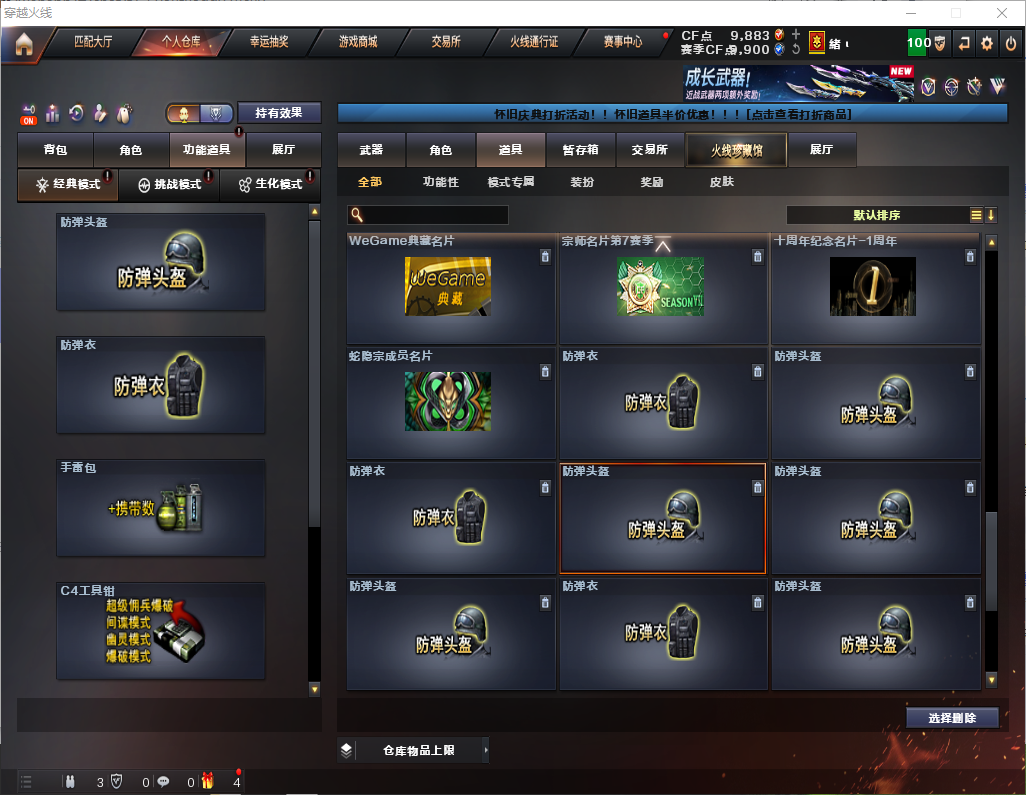Open the 火线珍藏馆 collection tab
1026x795 pixels.
736,150
